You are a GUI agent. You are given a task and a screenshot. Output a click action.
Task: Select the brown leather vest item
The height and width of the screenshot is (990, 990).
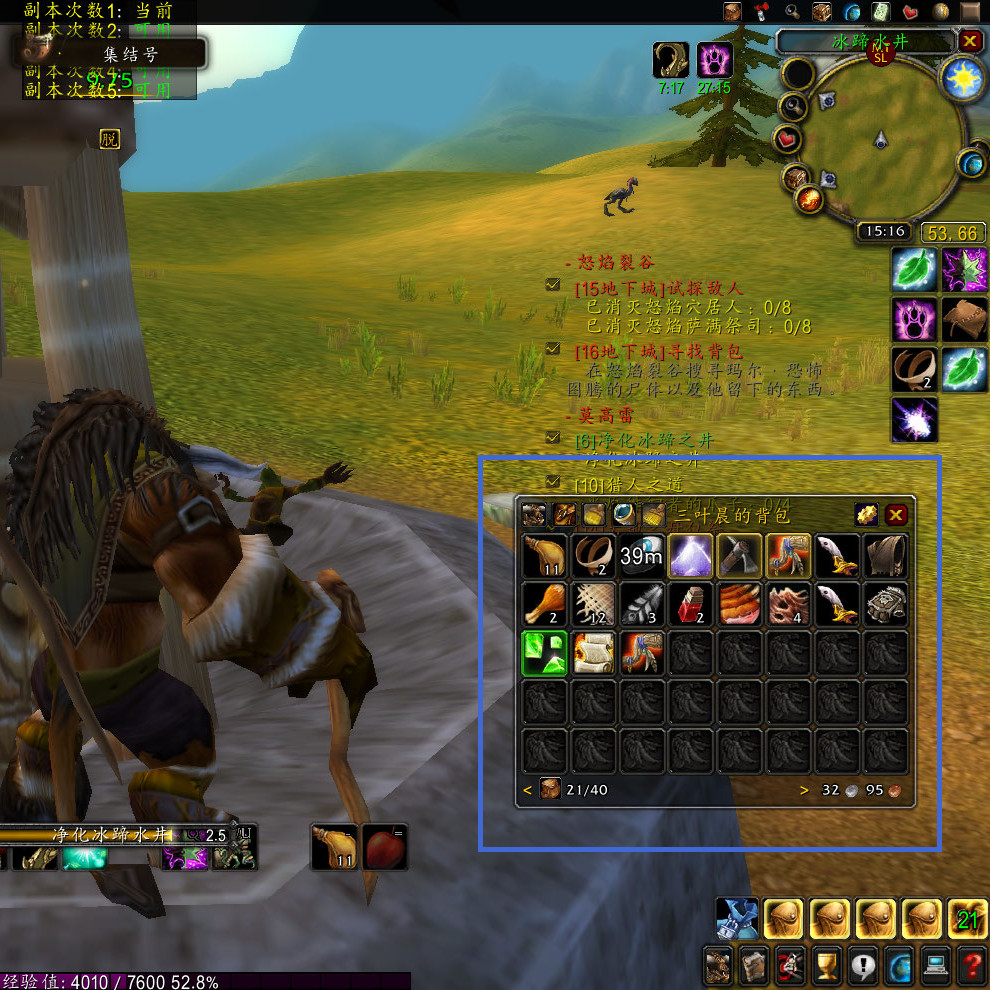(886, 556)
